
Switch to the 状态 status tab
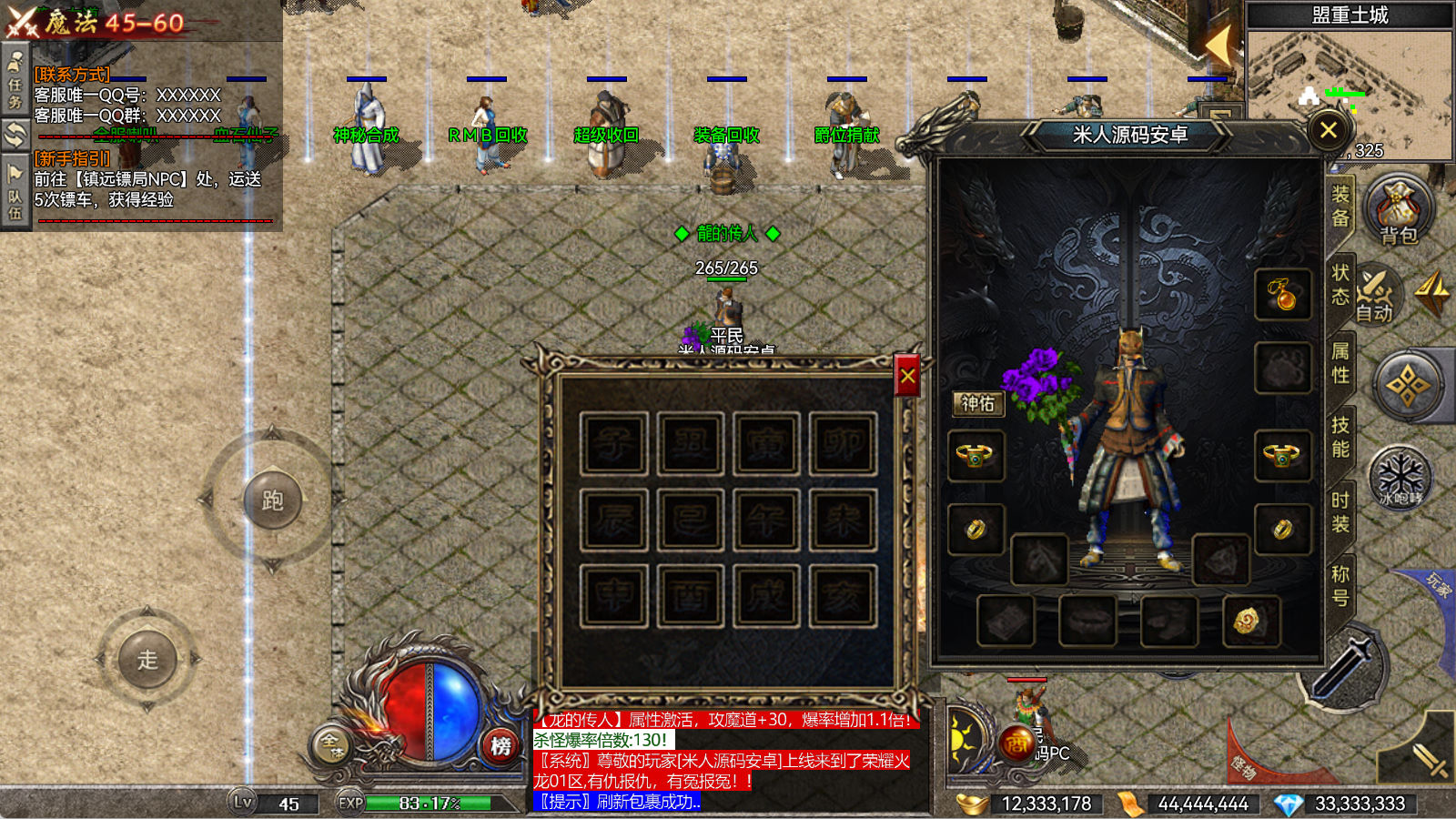coord(1340,284)
